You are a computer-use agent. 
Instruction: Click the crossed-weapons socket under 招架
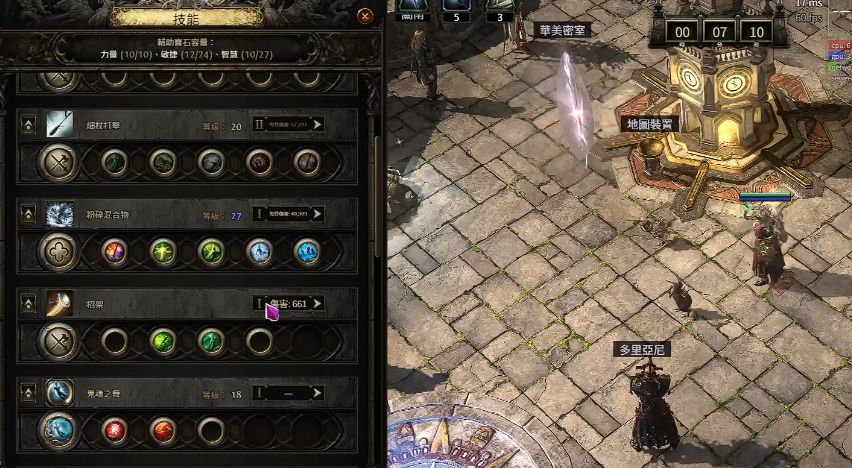tap(59, 341)
